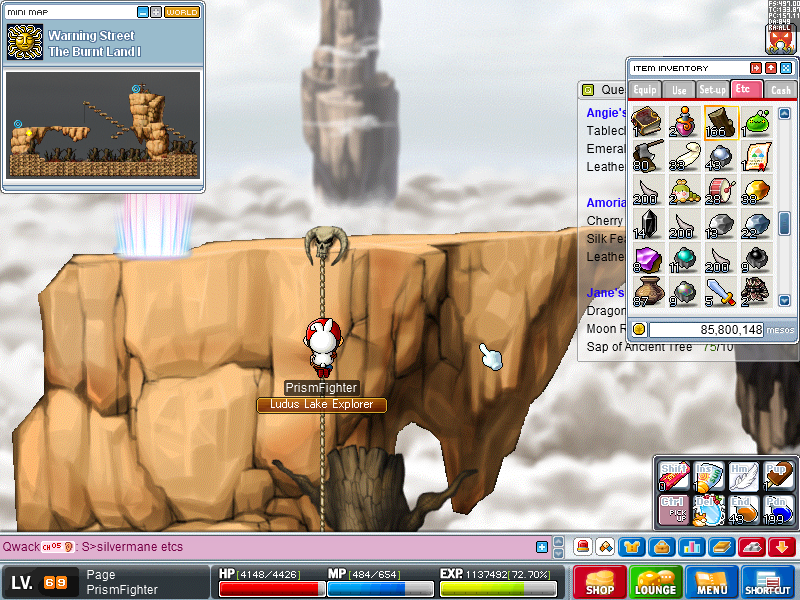Open the Lounge
800x600 pixels.
coord(656,582)
